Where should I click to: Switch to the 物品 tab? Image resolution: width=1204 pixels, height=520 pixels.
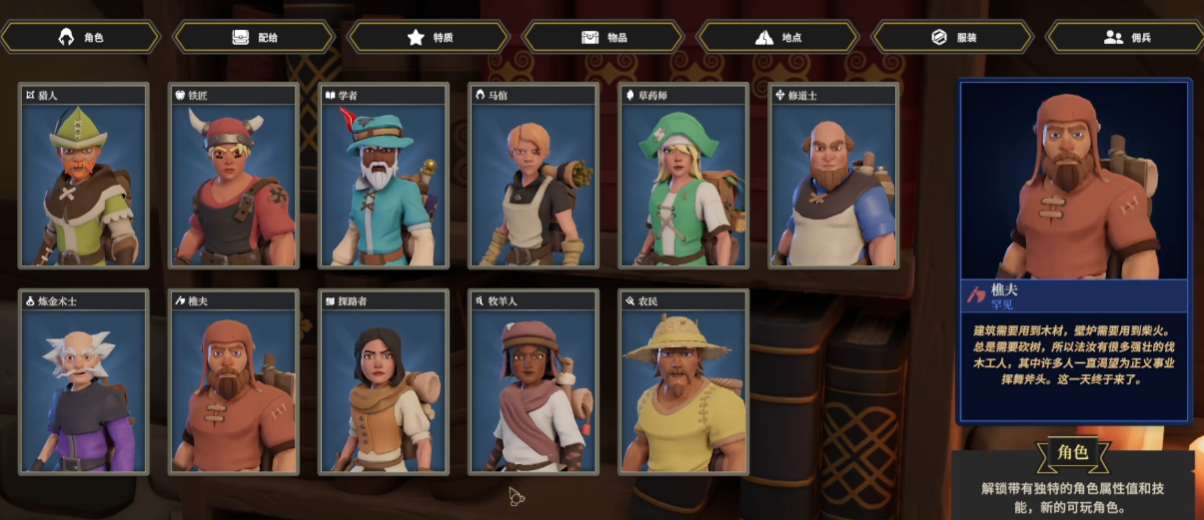(x=603, y=37)
